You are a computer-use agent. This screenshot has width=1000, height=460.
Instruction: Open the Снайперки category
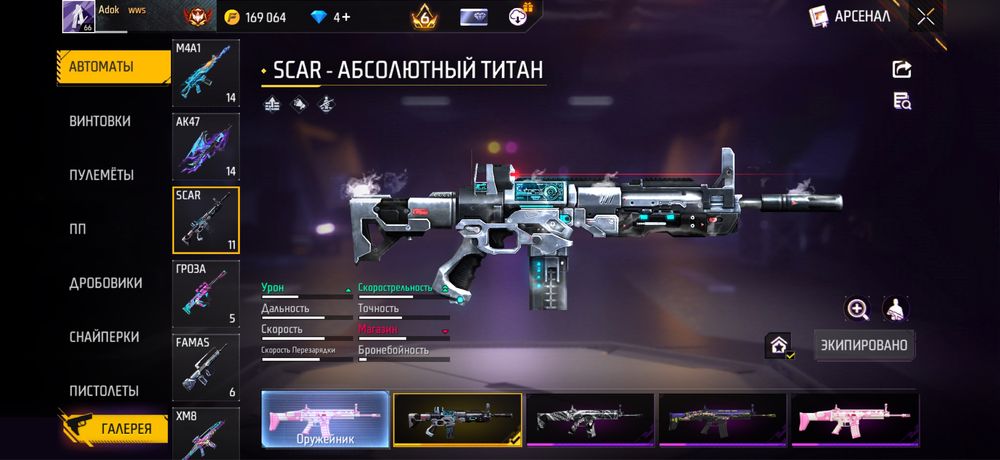coord(104,337)
